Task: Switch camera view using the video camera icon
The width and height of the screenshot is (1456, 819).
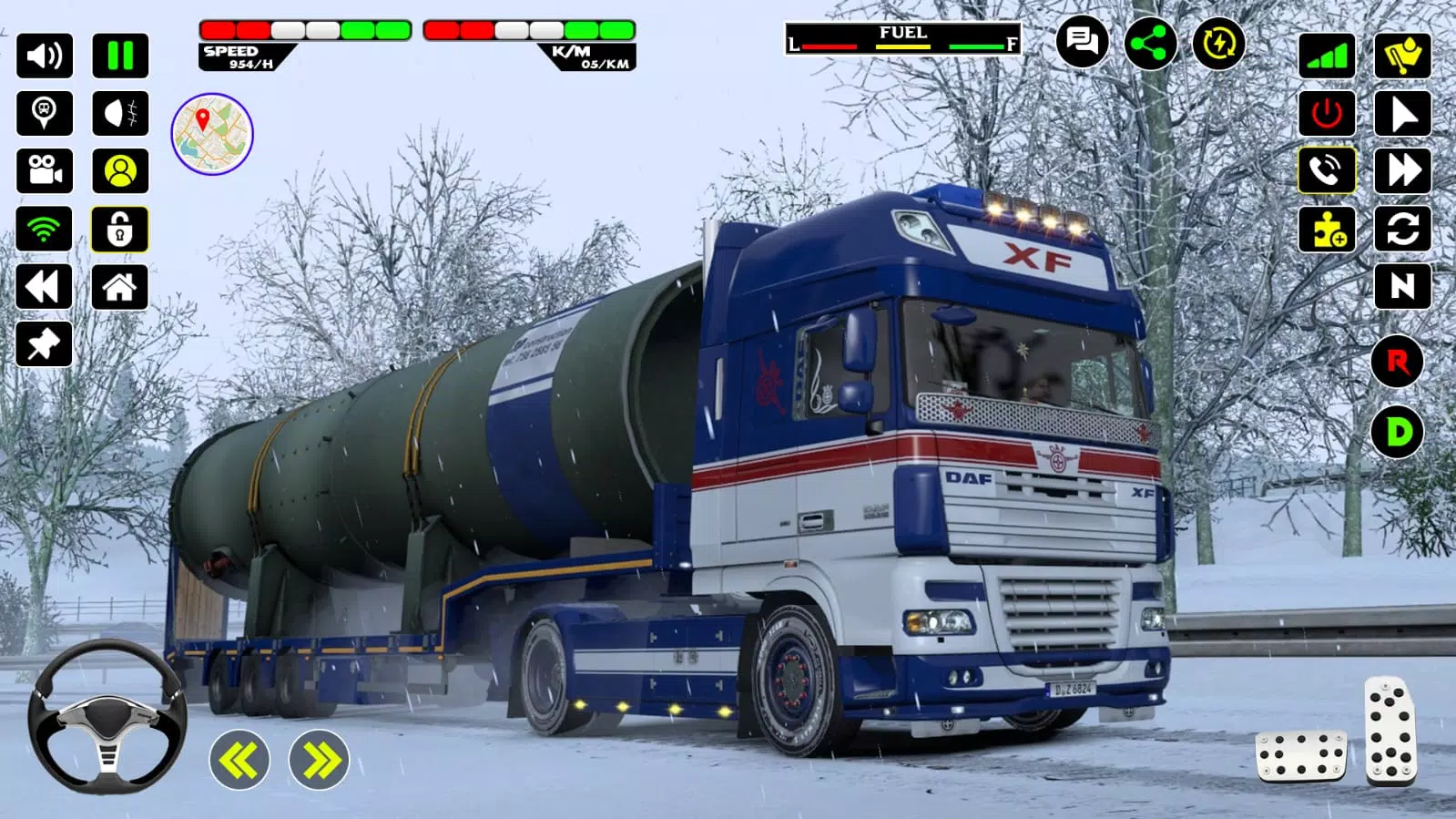Action: pyautogui.click(x=45, y=170)
